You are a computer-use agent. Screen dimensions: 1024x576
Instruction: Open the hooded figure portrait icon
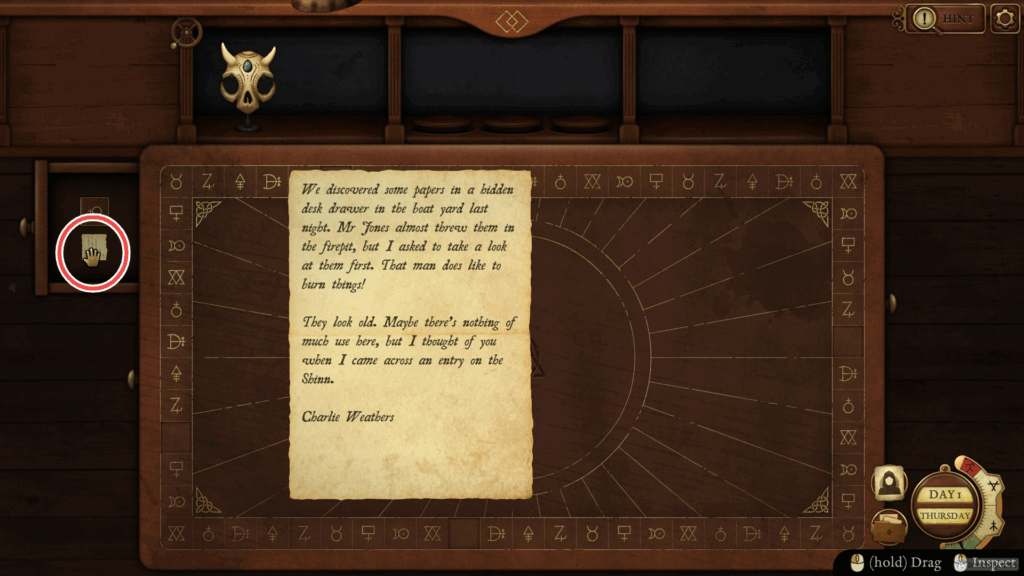pos(889,483)
